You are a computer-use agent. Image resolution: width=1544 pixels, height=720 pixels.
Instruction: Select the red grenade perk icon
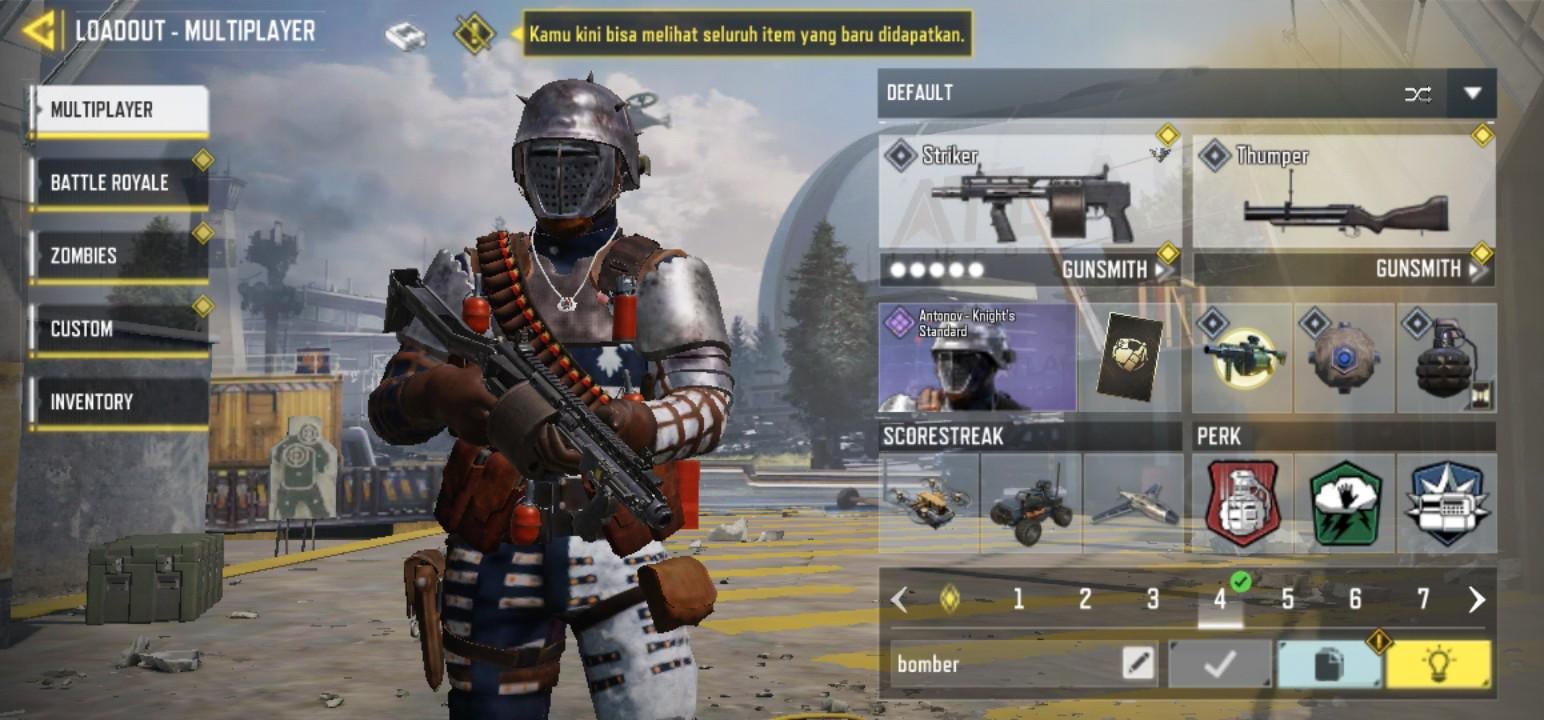1242,502
